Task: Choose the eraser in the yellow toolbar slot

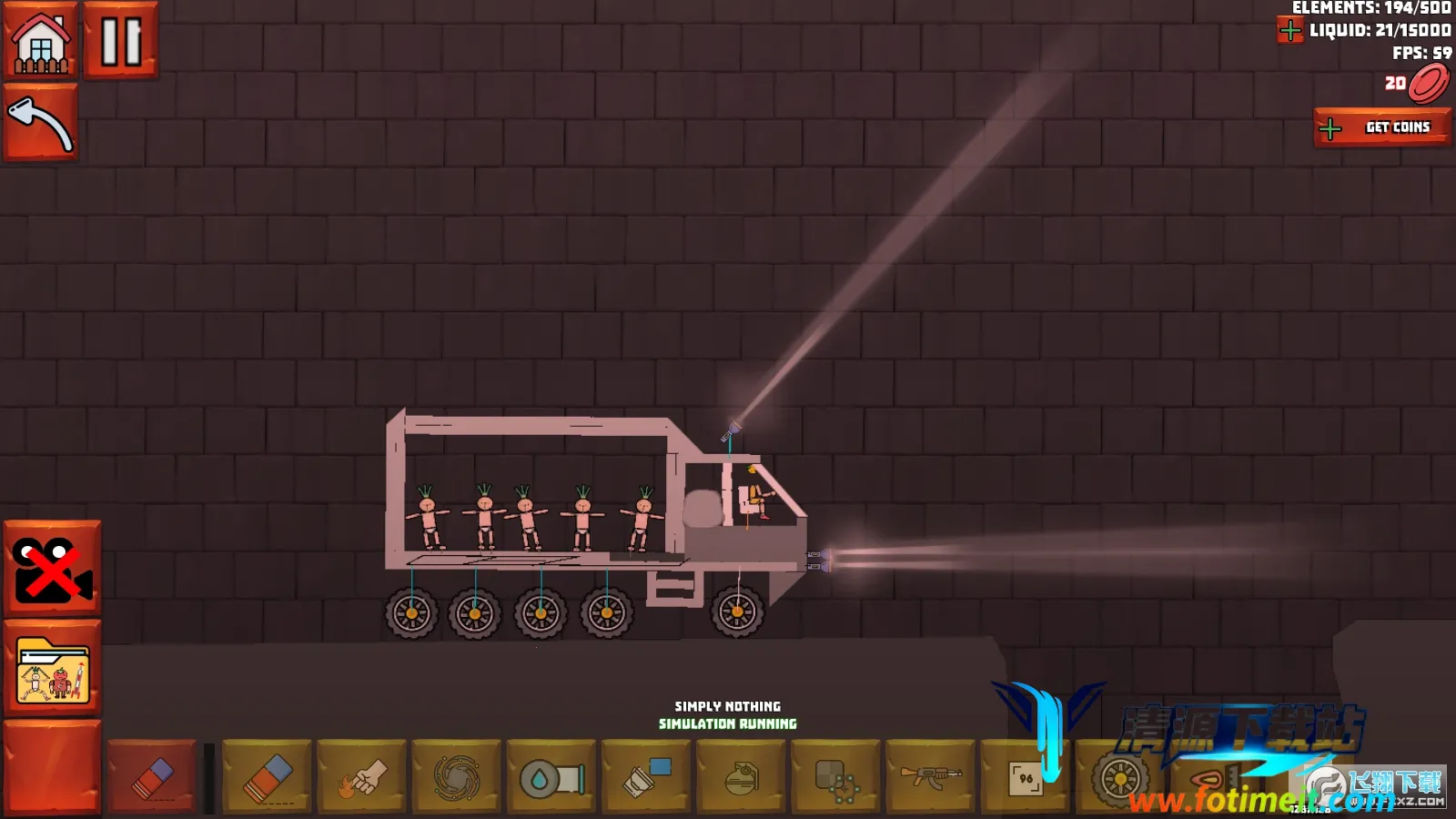Action: (268, 776)
